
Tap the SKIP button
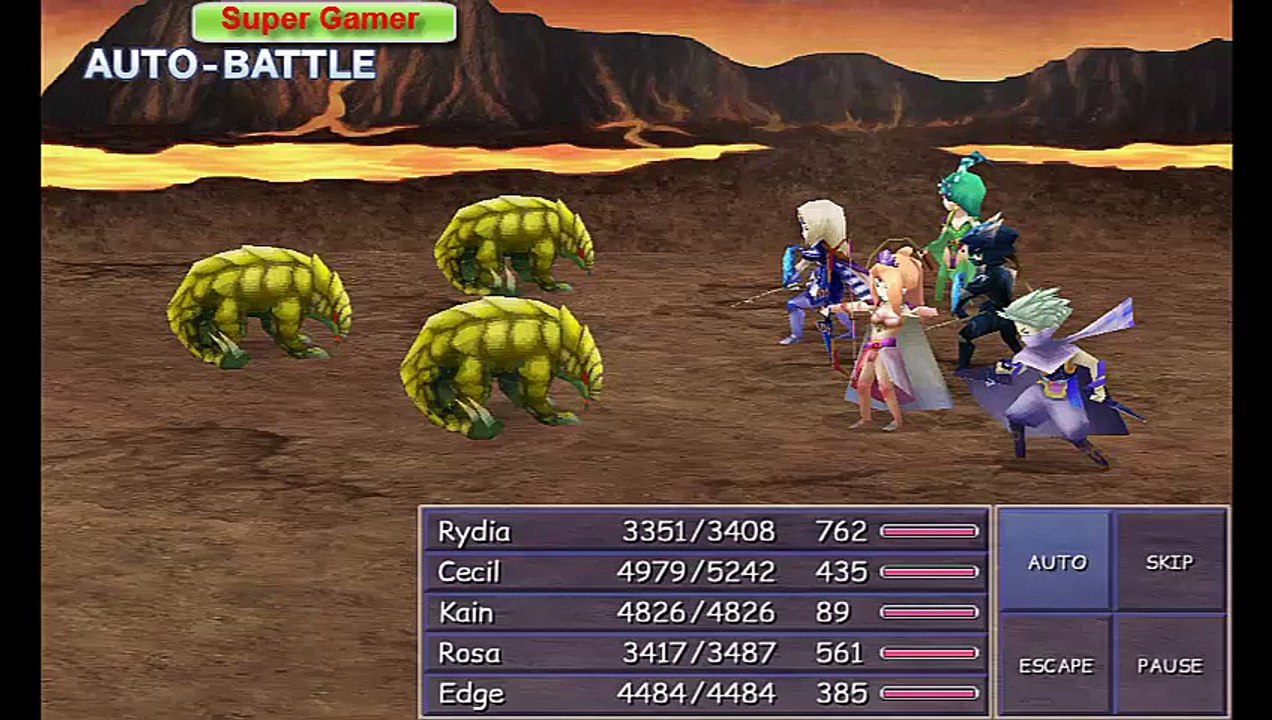click(1169, 562)
